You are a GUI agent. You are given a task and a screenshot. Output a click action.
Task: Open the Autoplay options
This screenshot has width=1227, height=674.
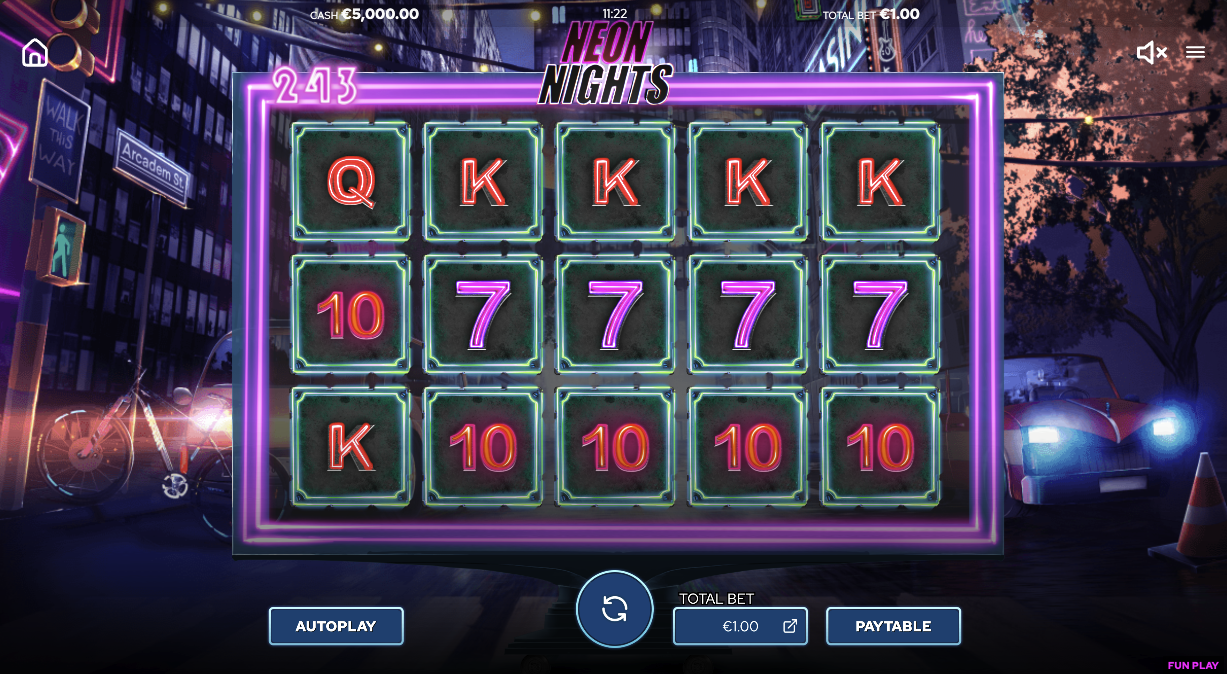coord(336,626)
